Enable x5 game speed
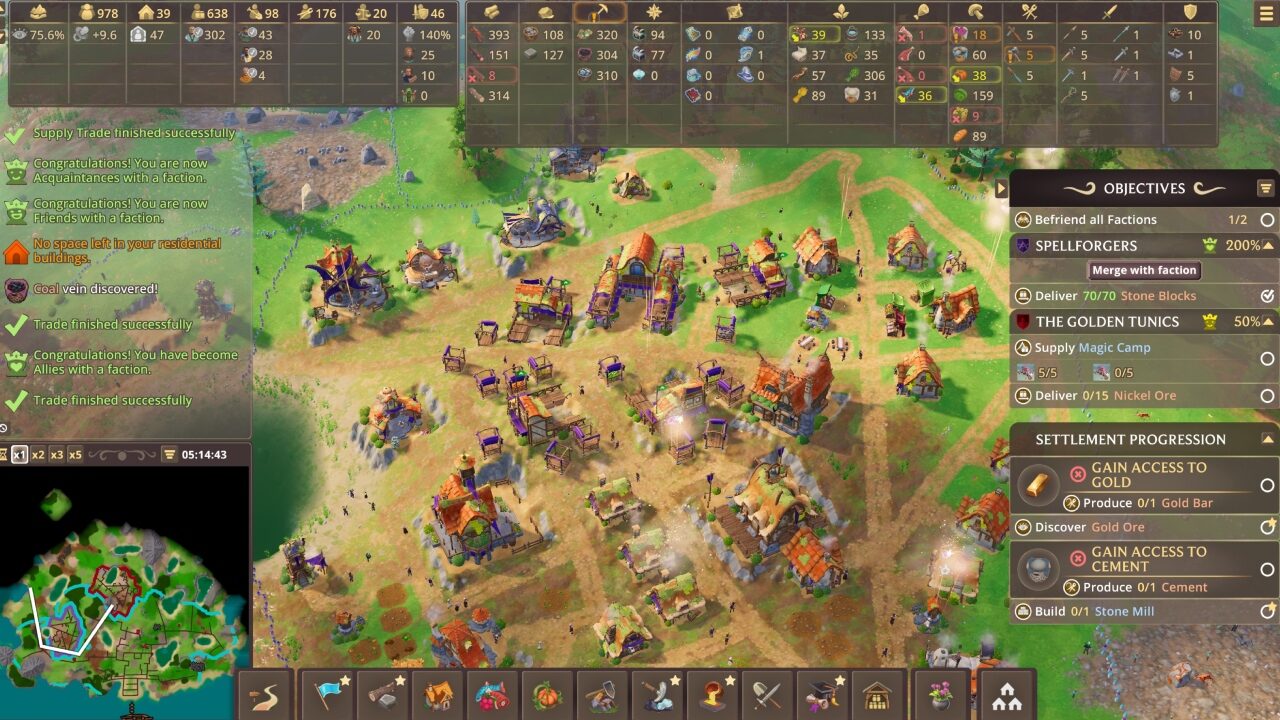 point(76,455)
